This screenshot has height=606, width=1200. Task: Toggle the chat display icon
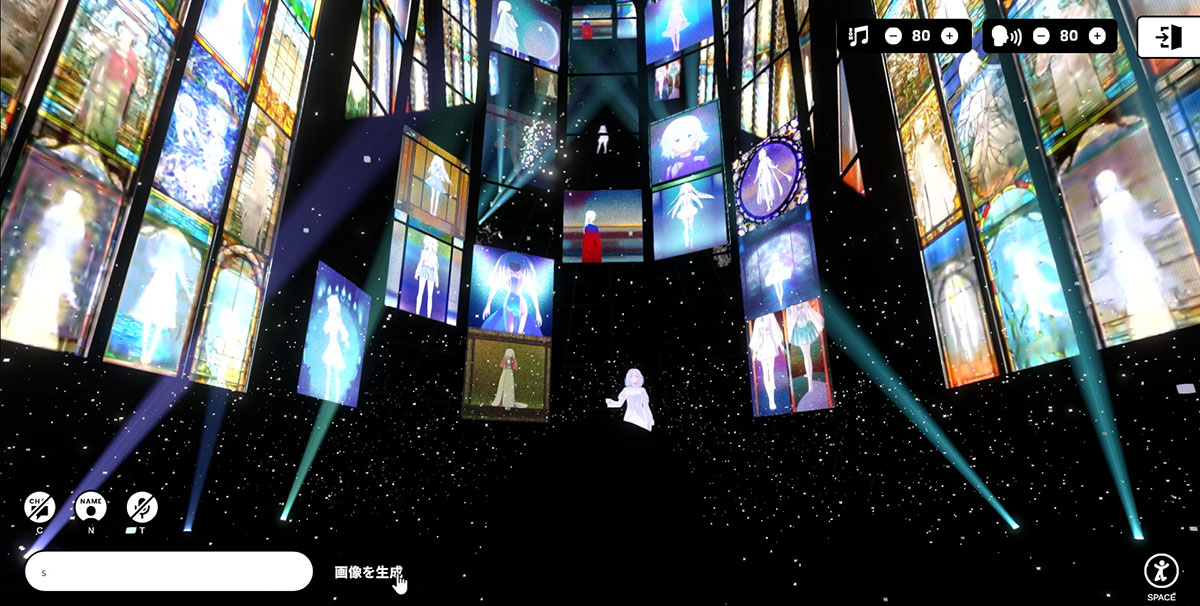click(40, 507)
